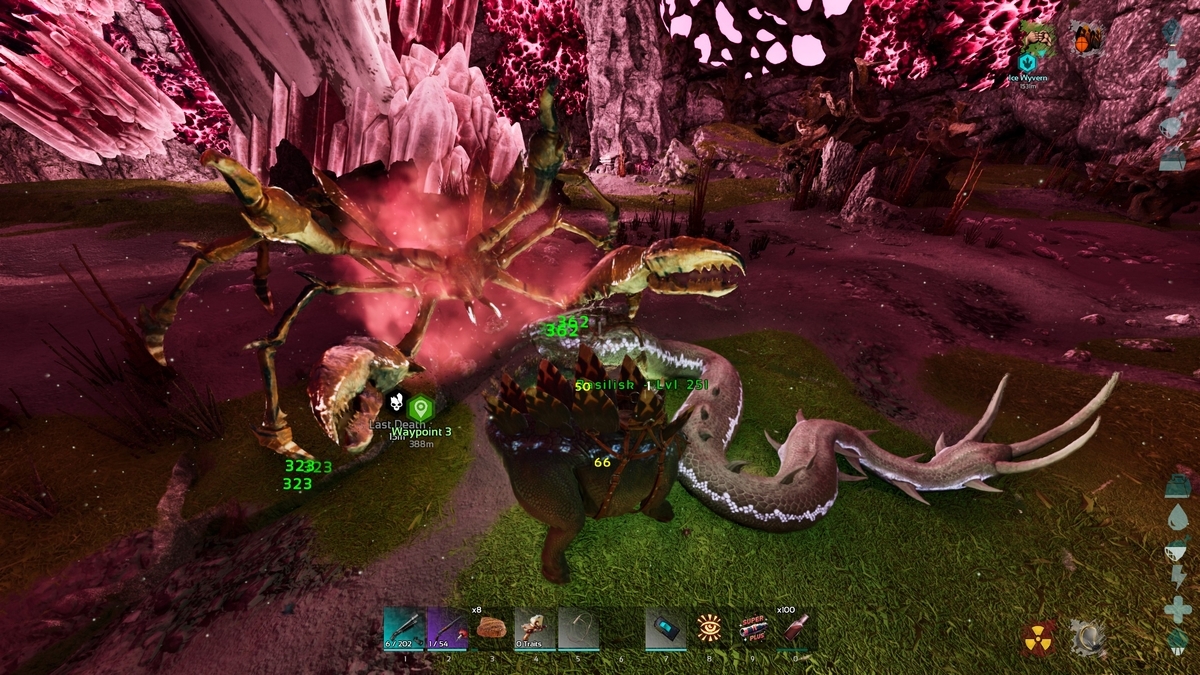Equip the tranquilizer dart weapon in slot 2
Image resolution: width=1200 pixels, height=675 pixels.
tap(447, 629)
